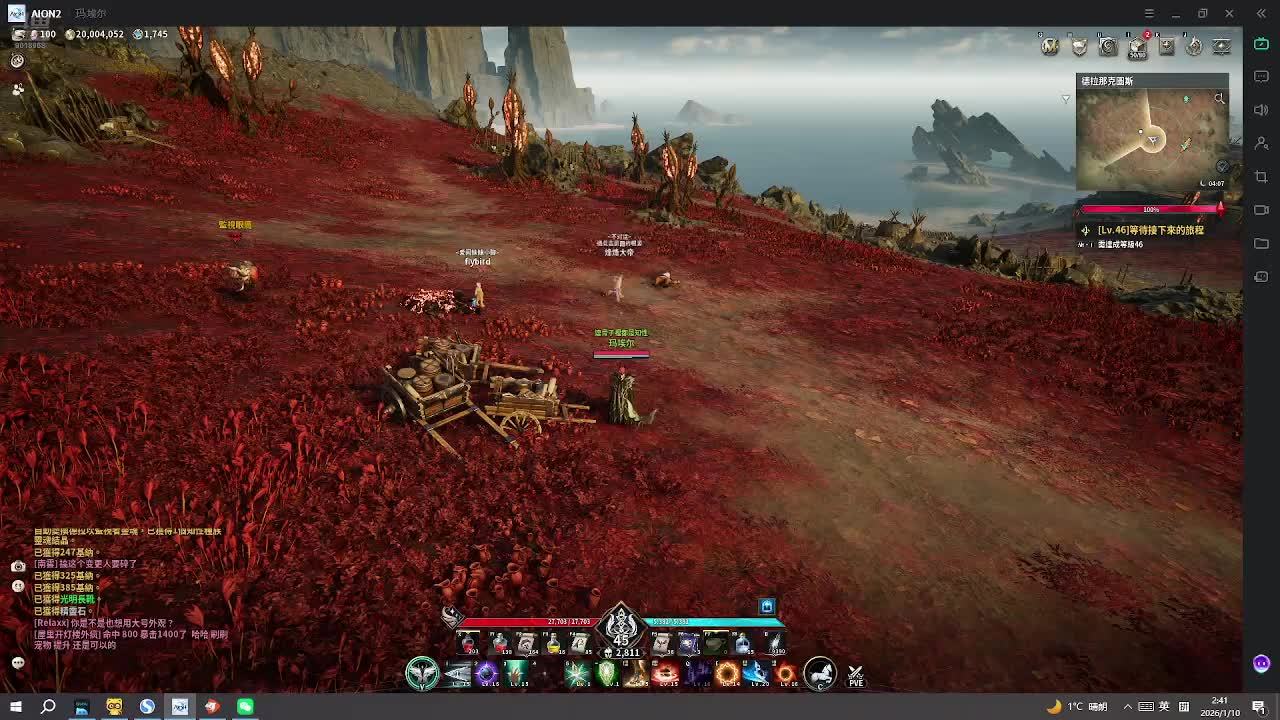The height and width of the screenshot is (720, 1280).
Task: Open the gold M menu icon
Action: (x=1050, y=46)
